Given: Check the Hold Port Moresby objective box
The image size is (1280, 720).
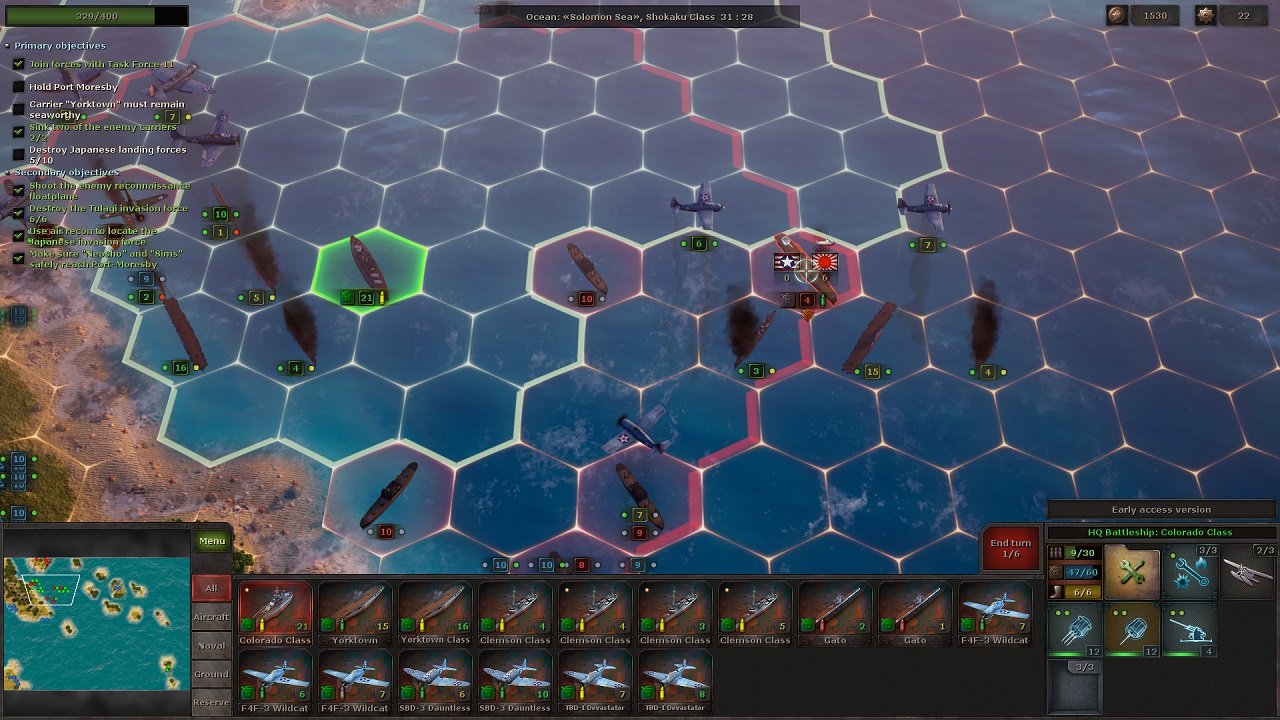Looking at the screenshot, I should pos(20,86).
